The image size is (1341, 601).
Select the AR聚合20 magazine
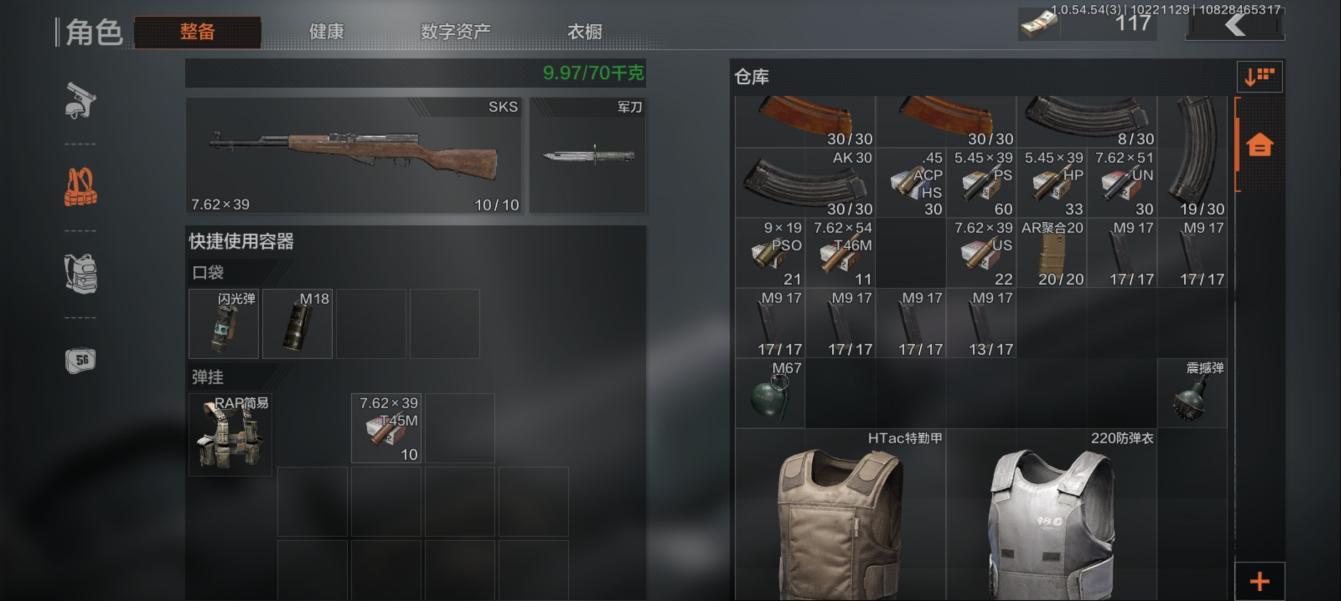1051,253
